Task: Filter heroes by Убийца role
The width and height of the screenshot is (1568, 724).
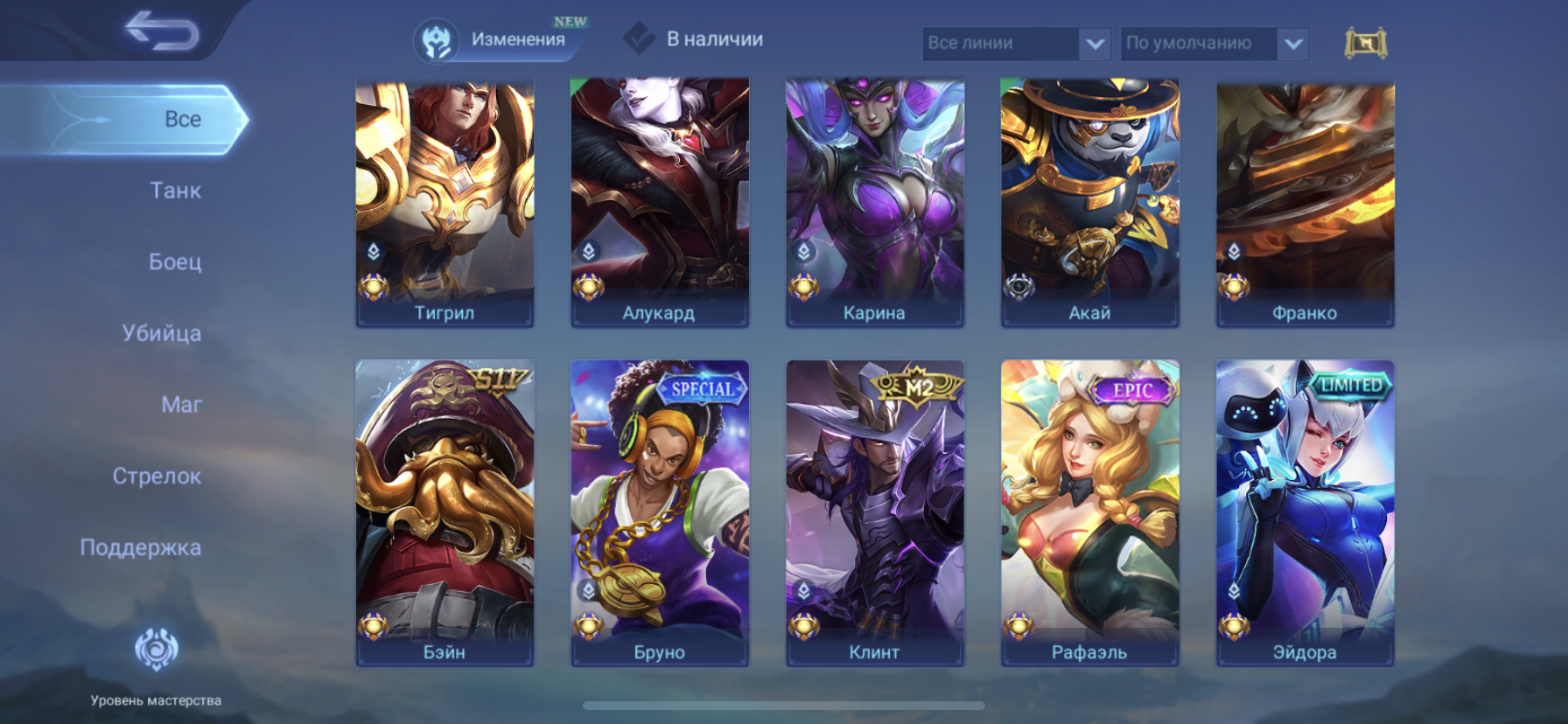Action: point(162,333)
